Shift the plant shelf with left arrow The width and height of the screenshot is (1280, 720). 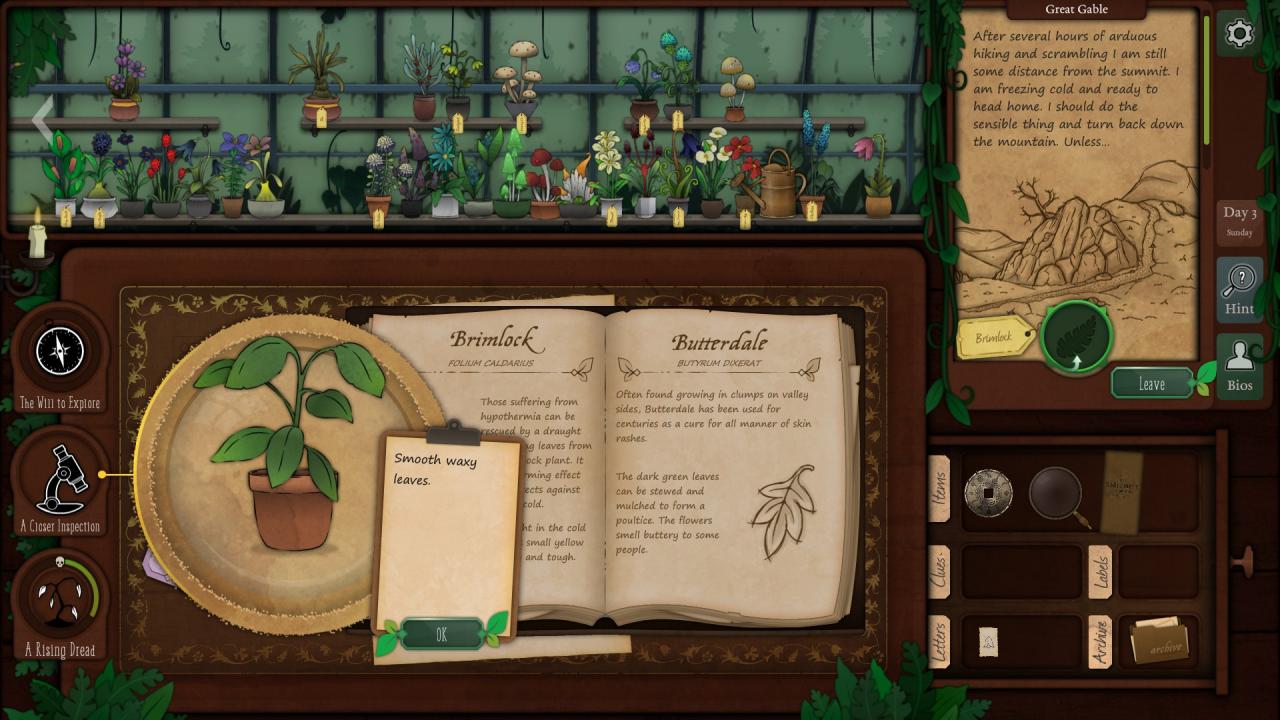pos(42,120)
